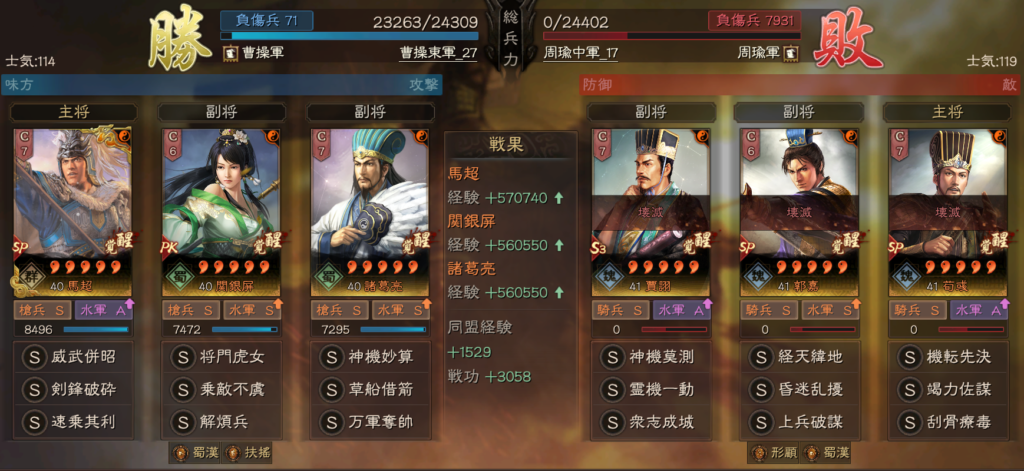1024x471 pixels.
Task: View the 刮骨療毒 skill
Action: tap(946, 421)
